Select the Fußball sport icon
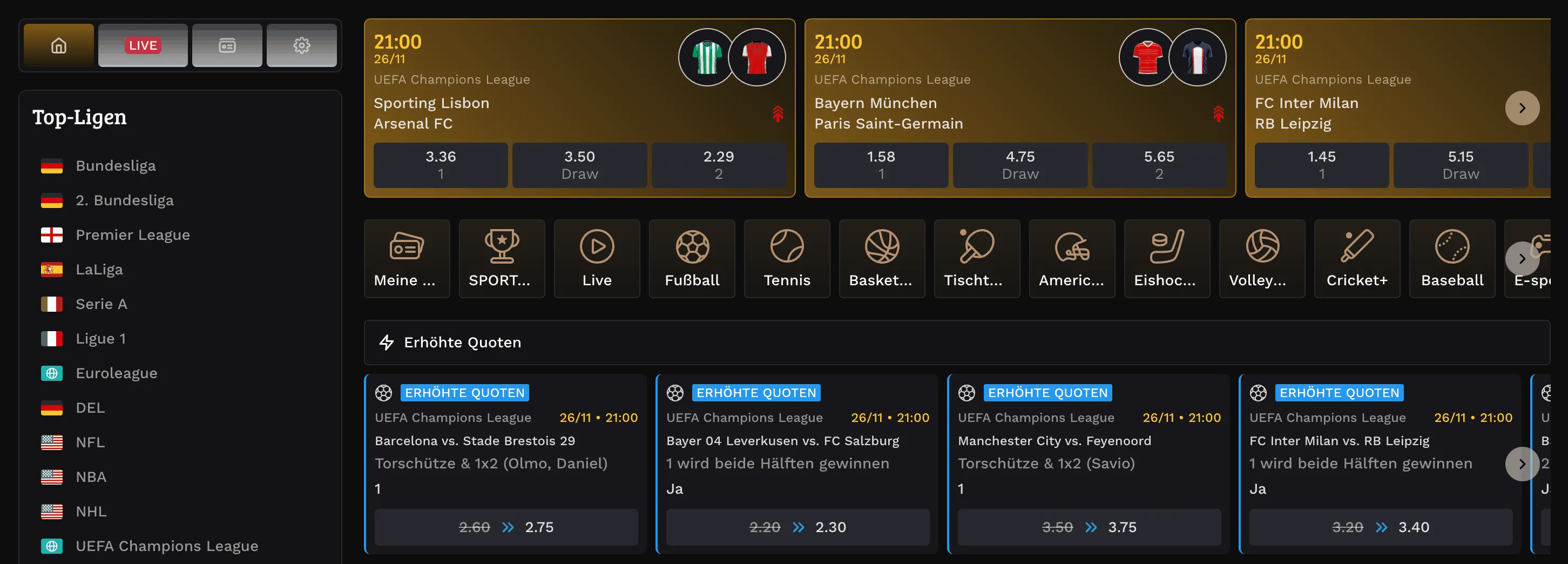 692,258
